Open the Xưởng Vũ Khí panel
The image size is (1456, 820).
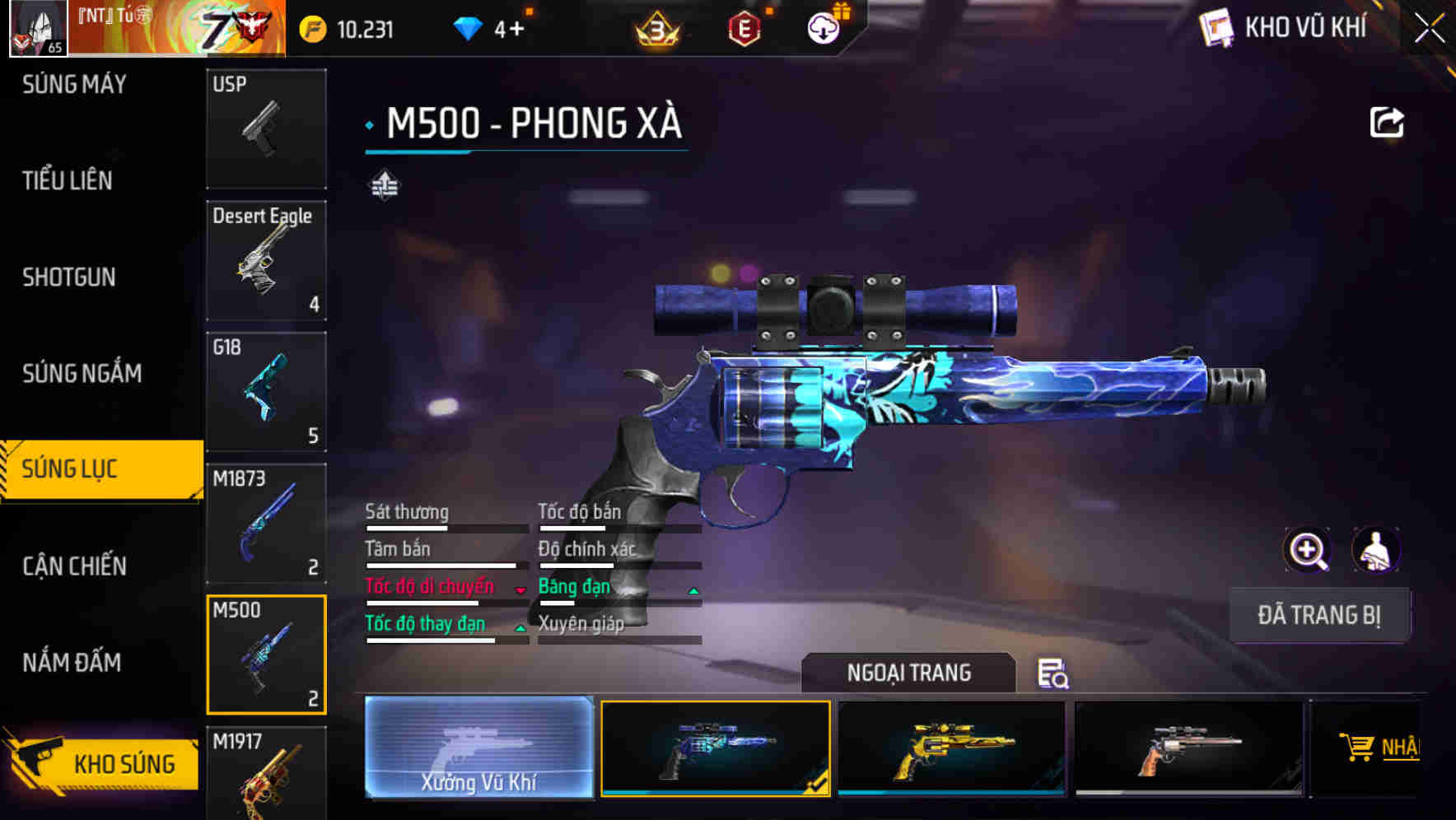[x=478, y=748]
